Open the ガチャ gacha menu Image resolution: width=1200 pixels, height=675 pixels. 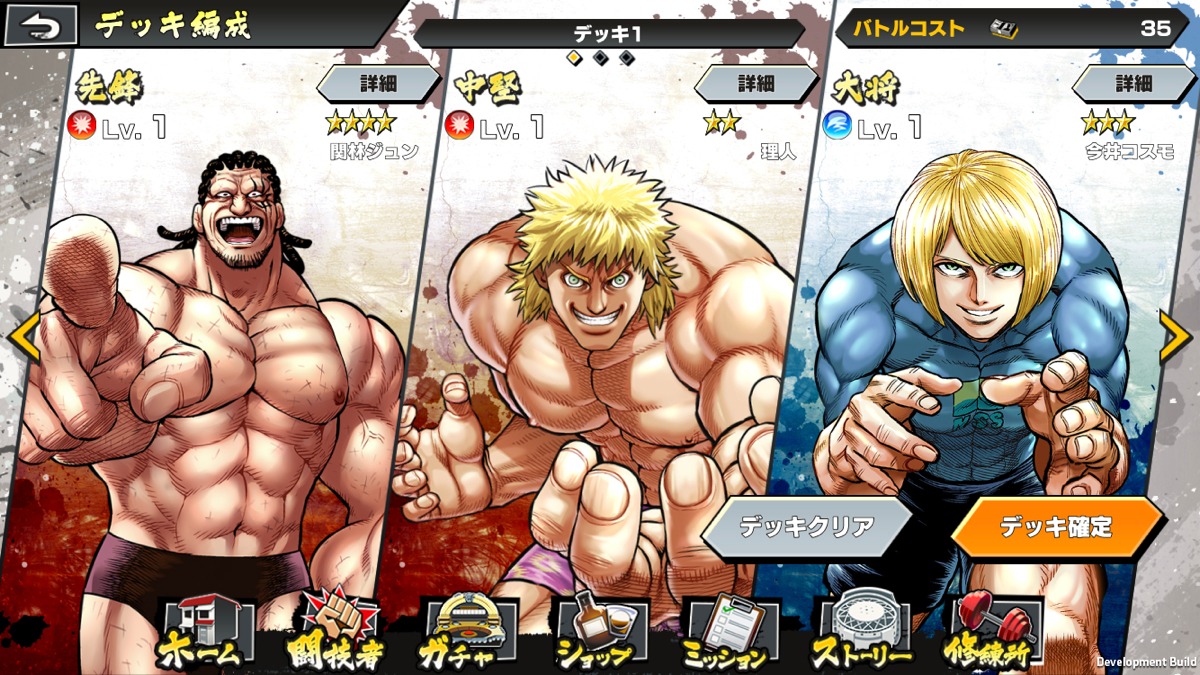pos(466,633)
